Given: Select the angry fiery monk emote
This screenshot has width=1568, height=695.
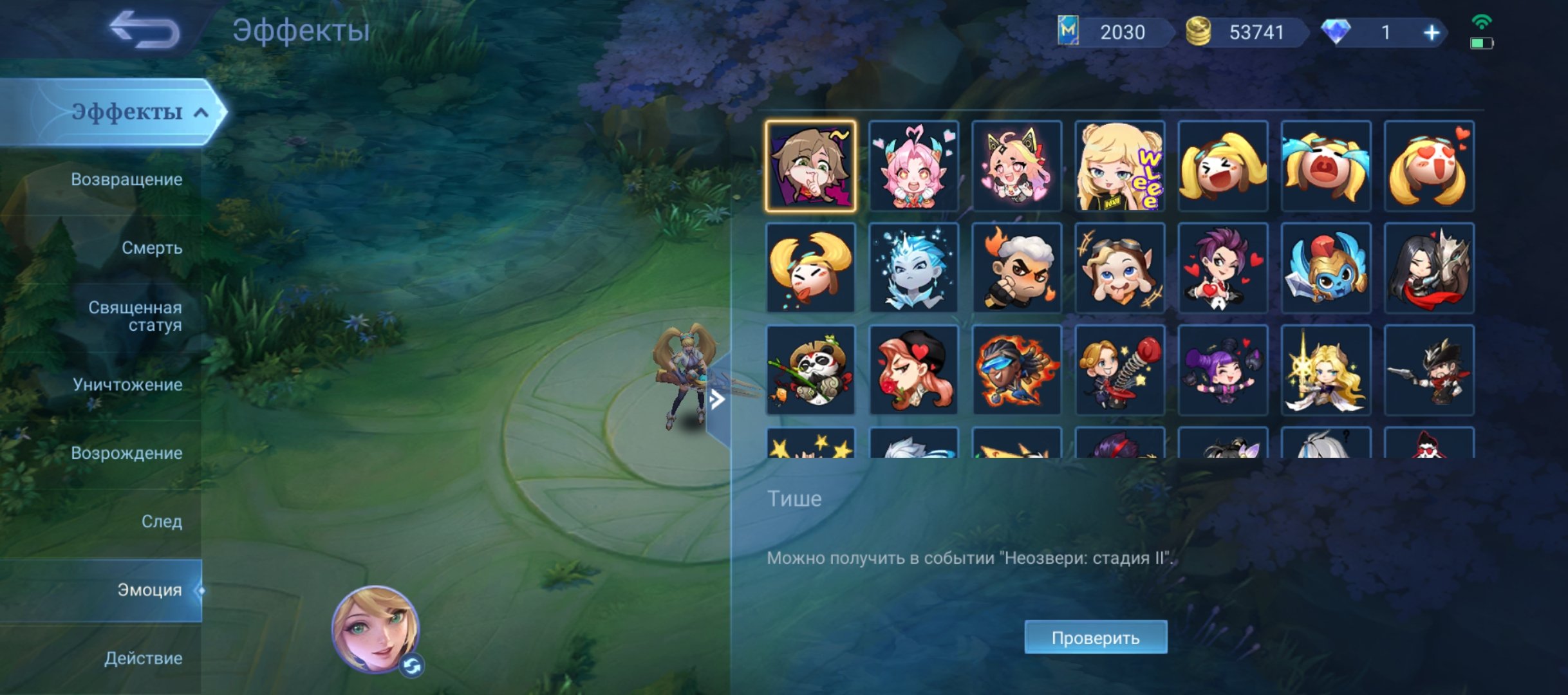Looking at the screenshot, I should (1017, 270).
